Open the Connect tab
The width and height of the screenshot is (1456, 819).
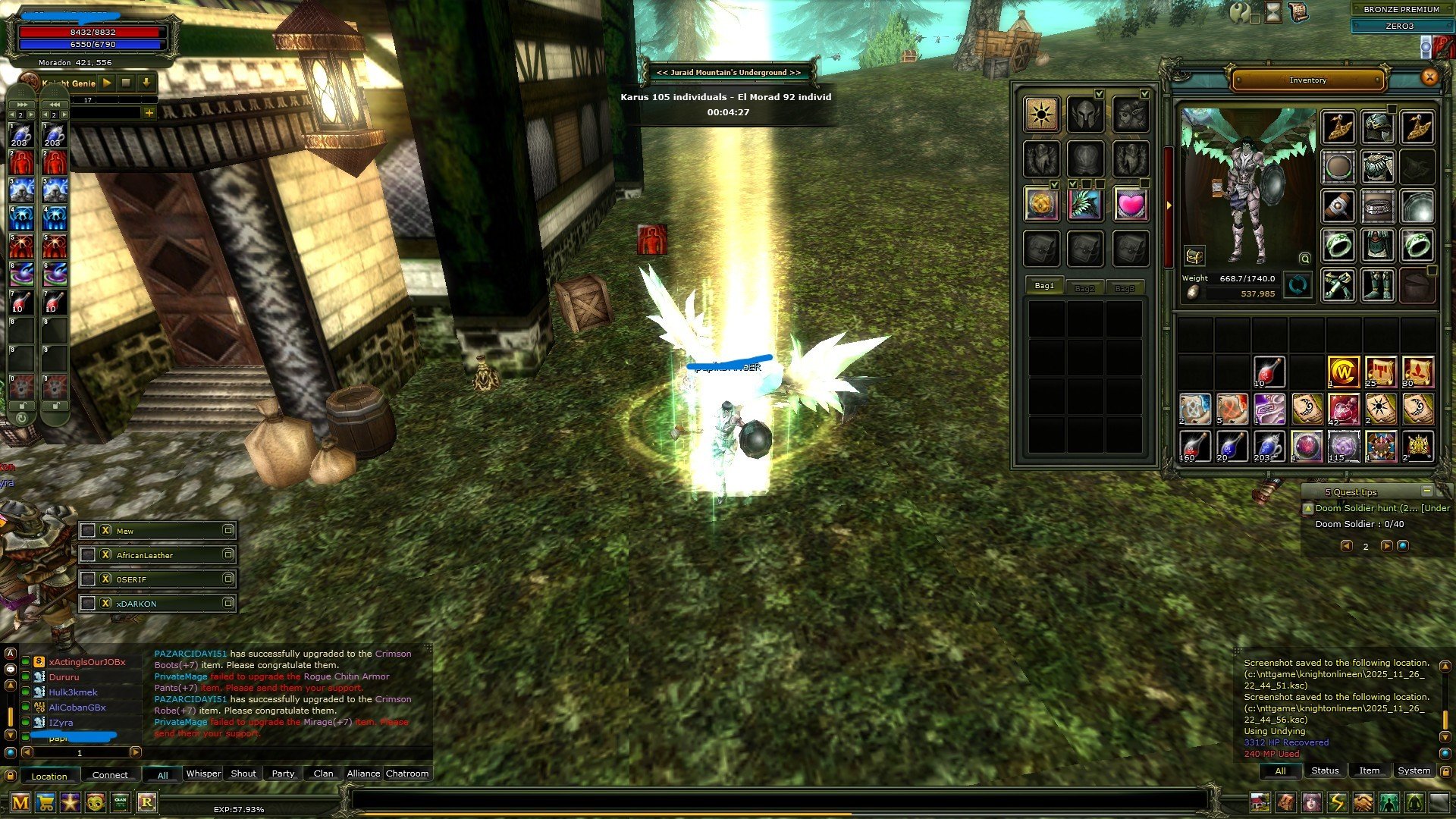point(110,775)
